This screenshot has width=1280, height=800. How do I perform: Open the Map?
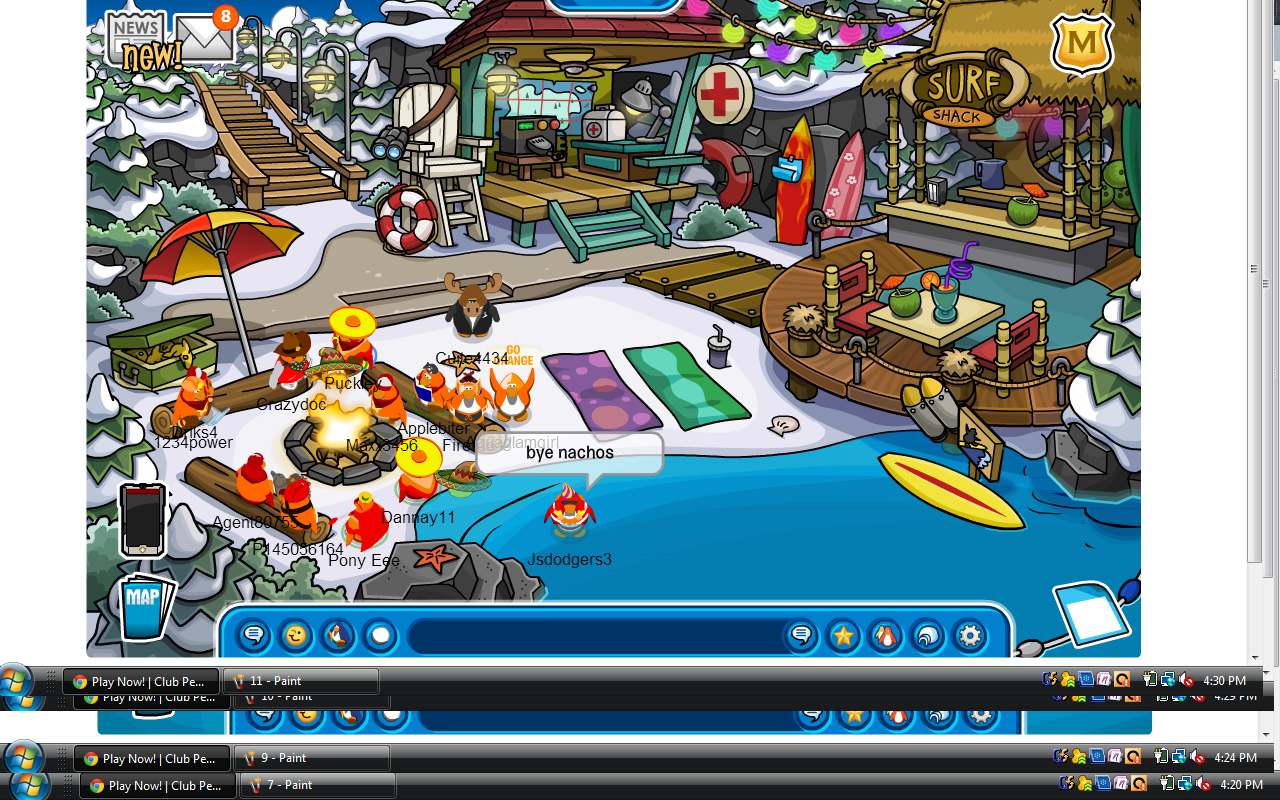143,603
